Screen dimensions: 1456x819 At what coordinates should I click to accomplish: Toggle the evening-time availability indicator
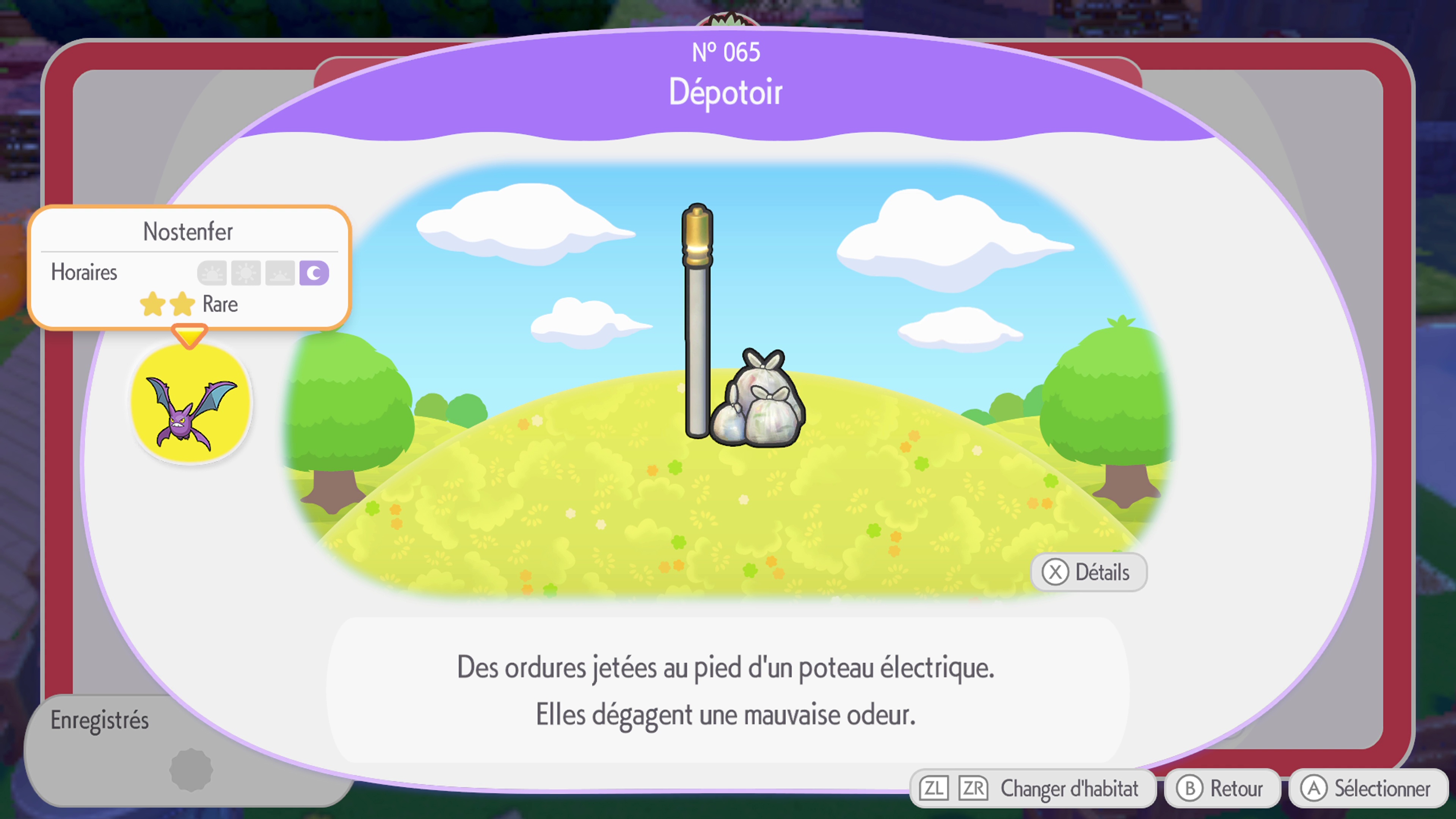click(280, 273)
